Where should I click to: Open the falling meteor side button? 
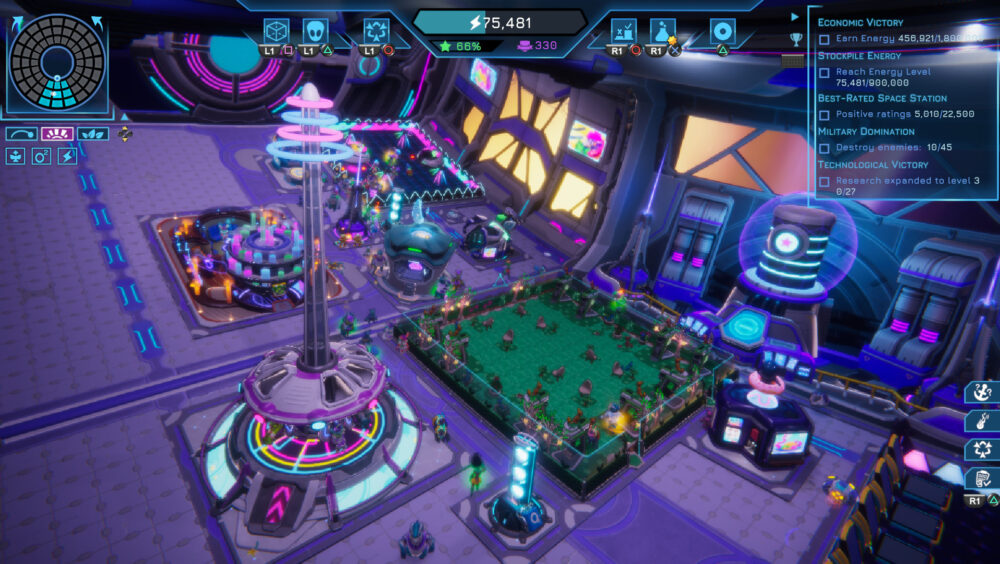[981, 421]
